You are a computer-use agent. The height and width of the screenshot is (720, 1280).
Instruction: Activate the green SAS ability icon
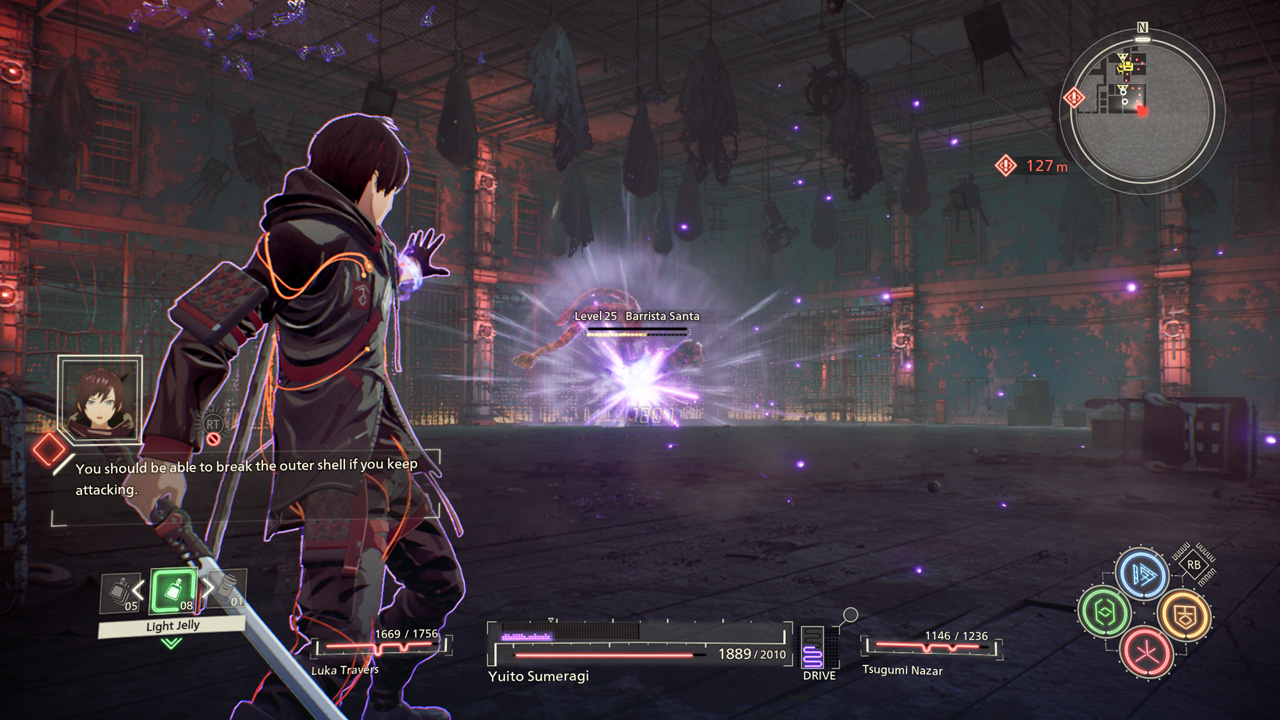tap(1103, 610)
